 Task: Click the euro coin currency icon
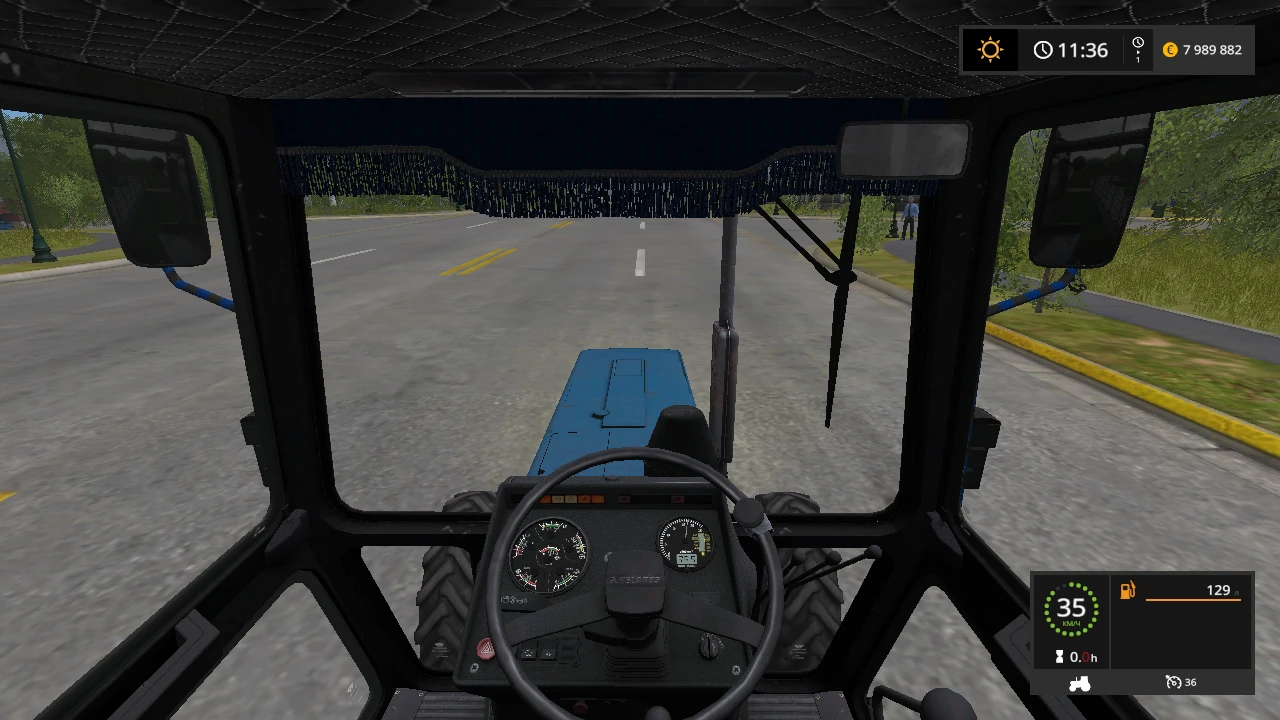pos(1168,49)
